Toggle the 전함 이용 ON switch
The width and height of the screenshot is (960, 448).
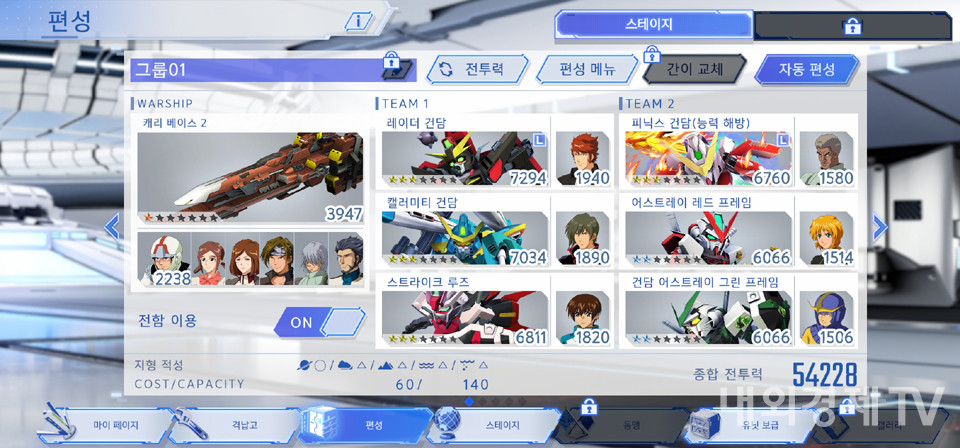point(318,321)
